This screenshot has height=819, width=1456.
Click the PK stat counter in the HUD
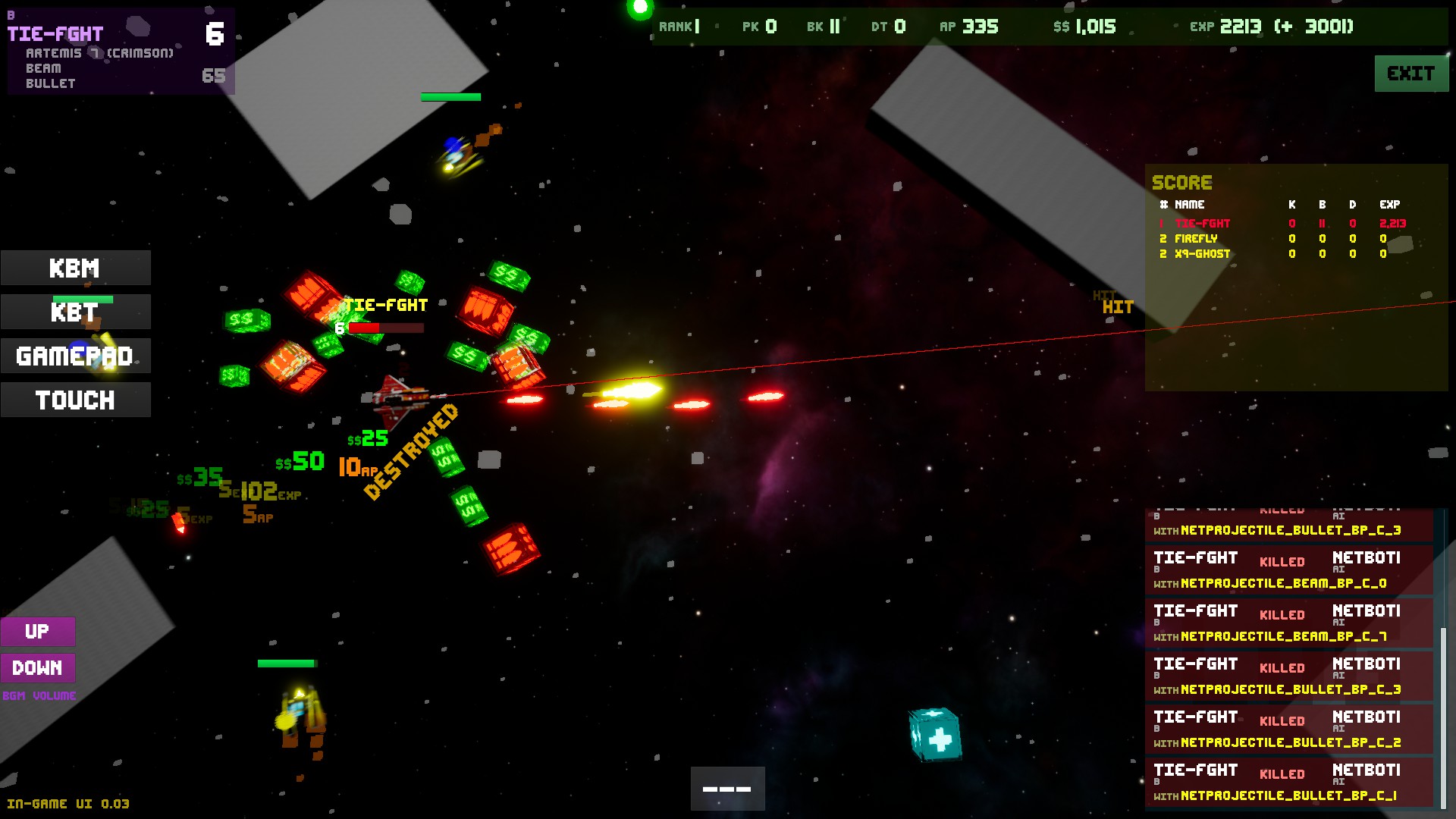click(758, 25)
